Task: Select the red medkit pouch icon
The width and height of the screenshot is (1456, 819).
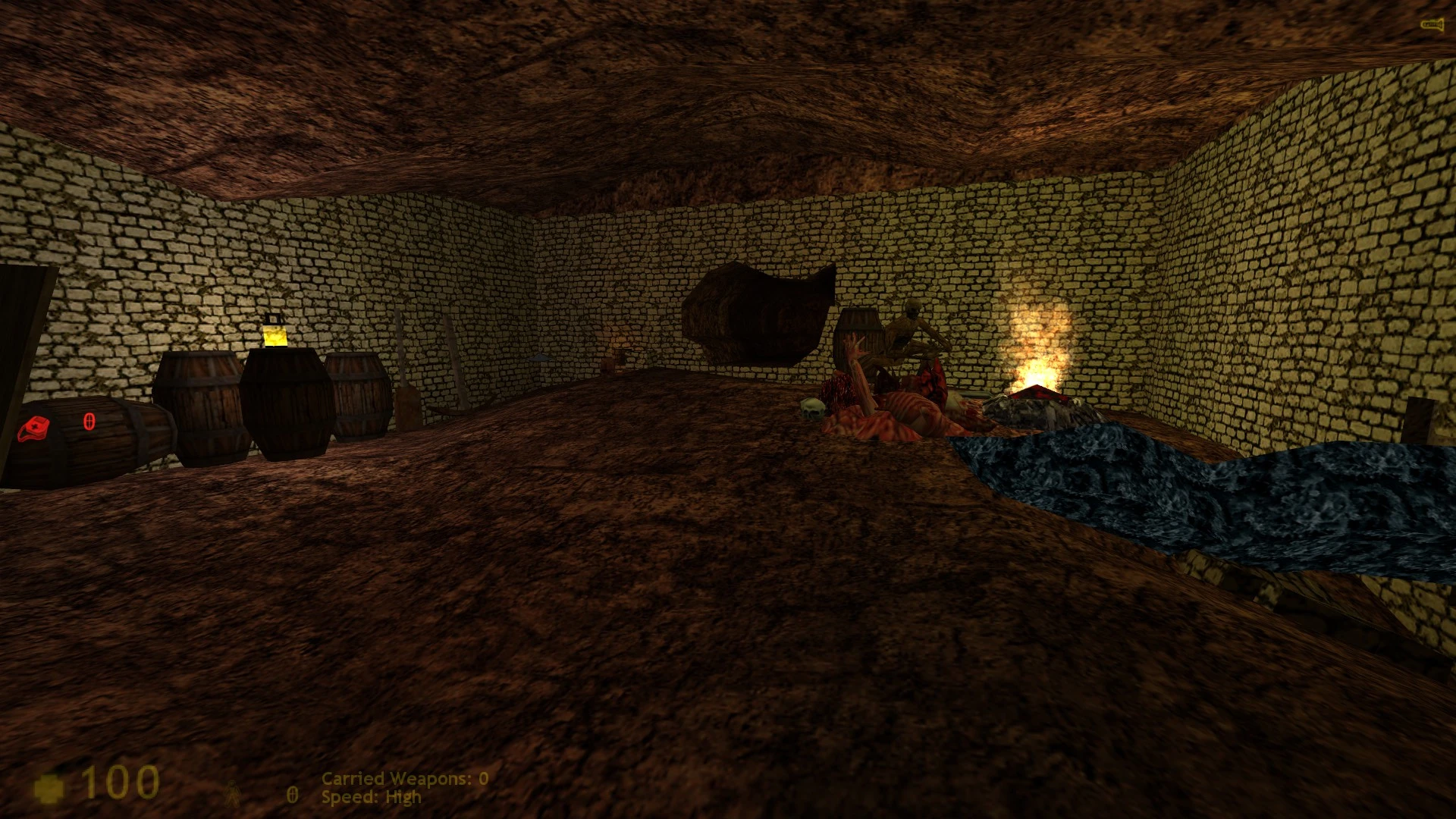Action: 34,428
